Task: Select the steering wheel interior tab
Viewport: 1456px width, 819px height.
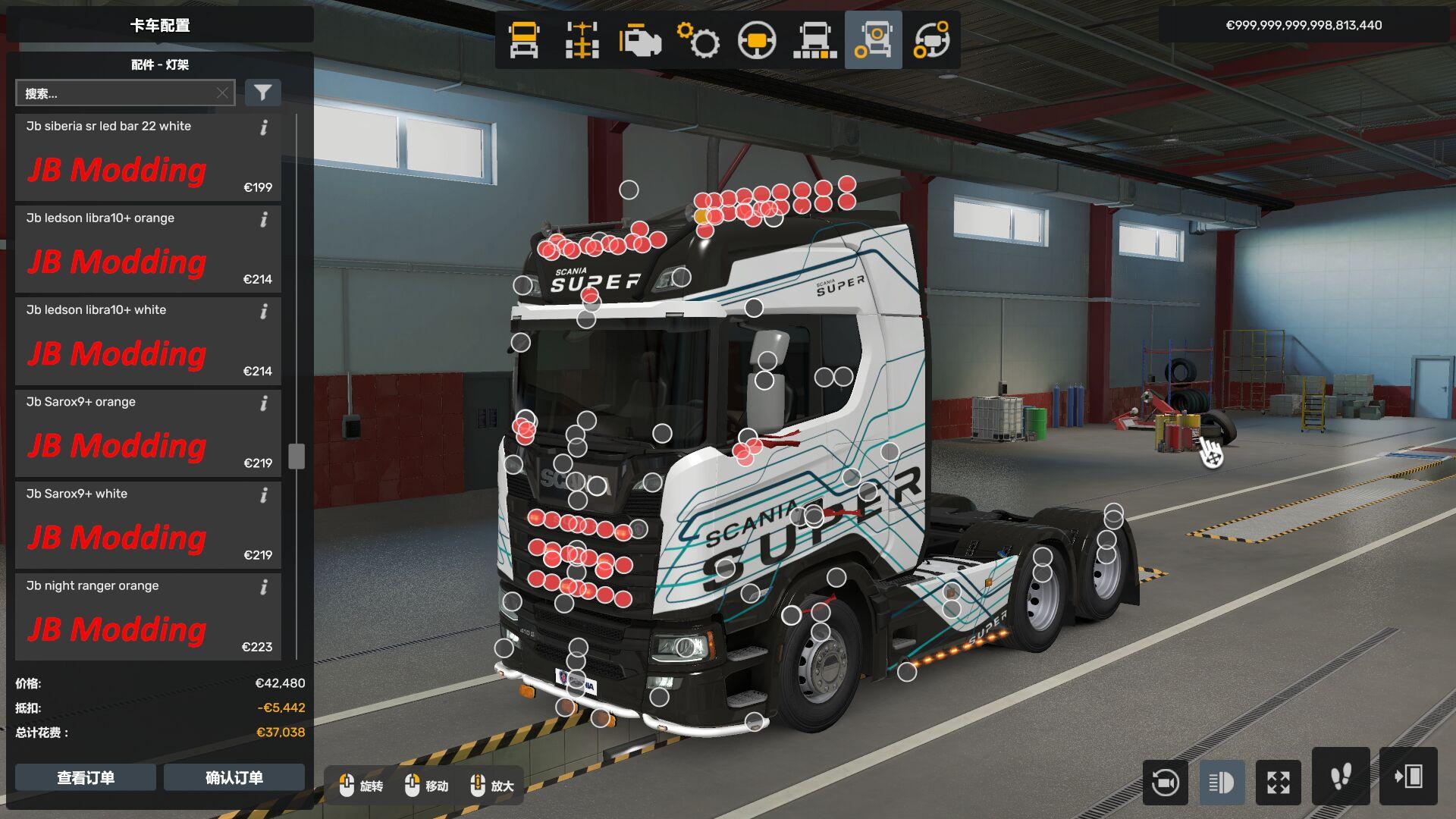Action: pos(757,40)
